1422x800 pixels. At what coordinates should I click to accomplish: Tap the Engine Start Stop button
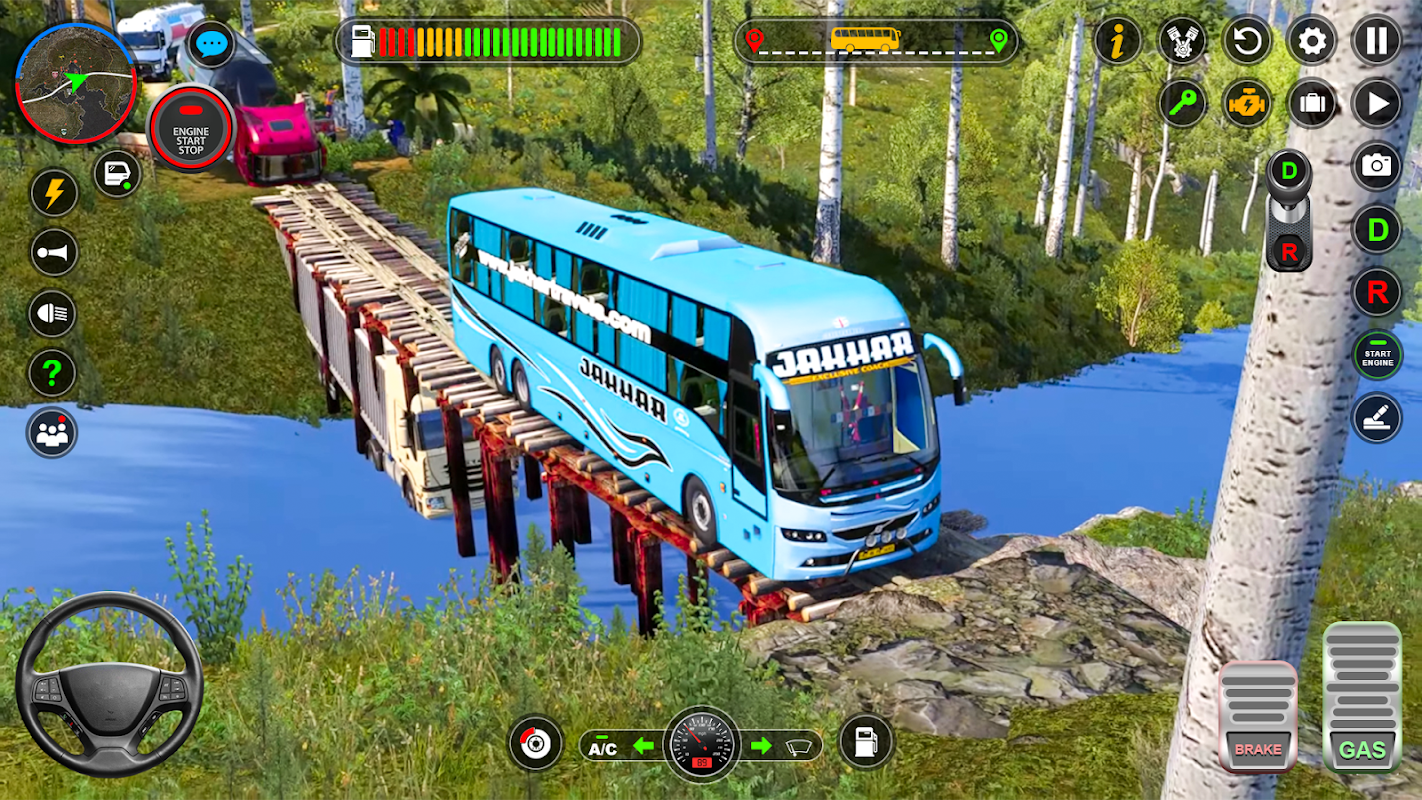point(190,130)
